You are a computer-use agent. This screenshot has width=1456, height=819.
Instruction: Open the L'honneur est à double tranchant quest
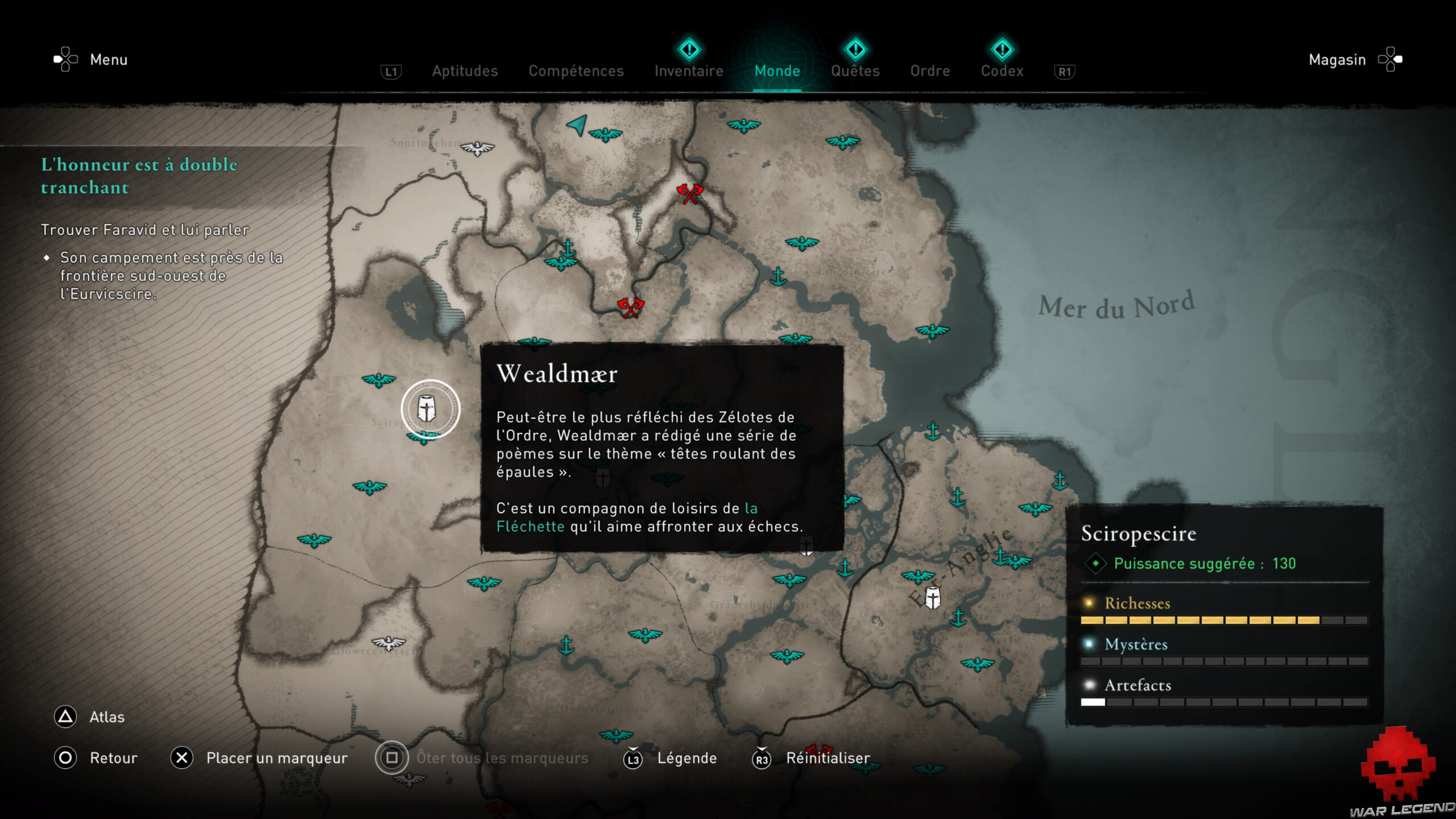(x=139, y=176)
